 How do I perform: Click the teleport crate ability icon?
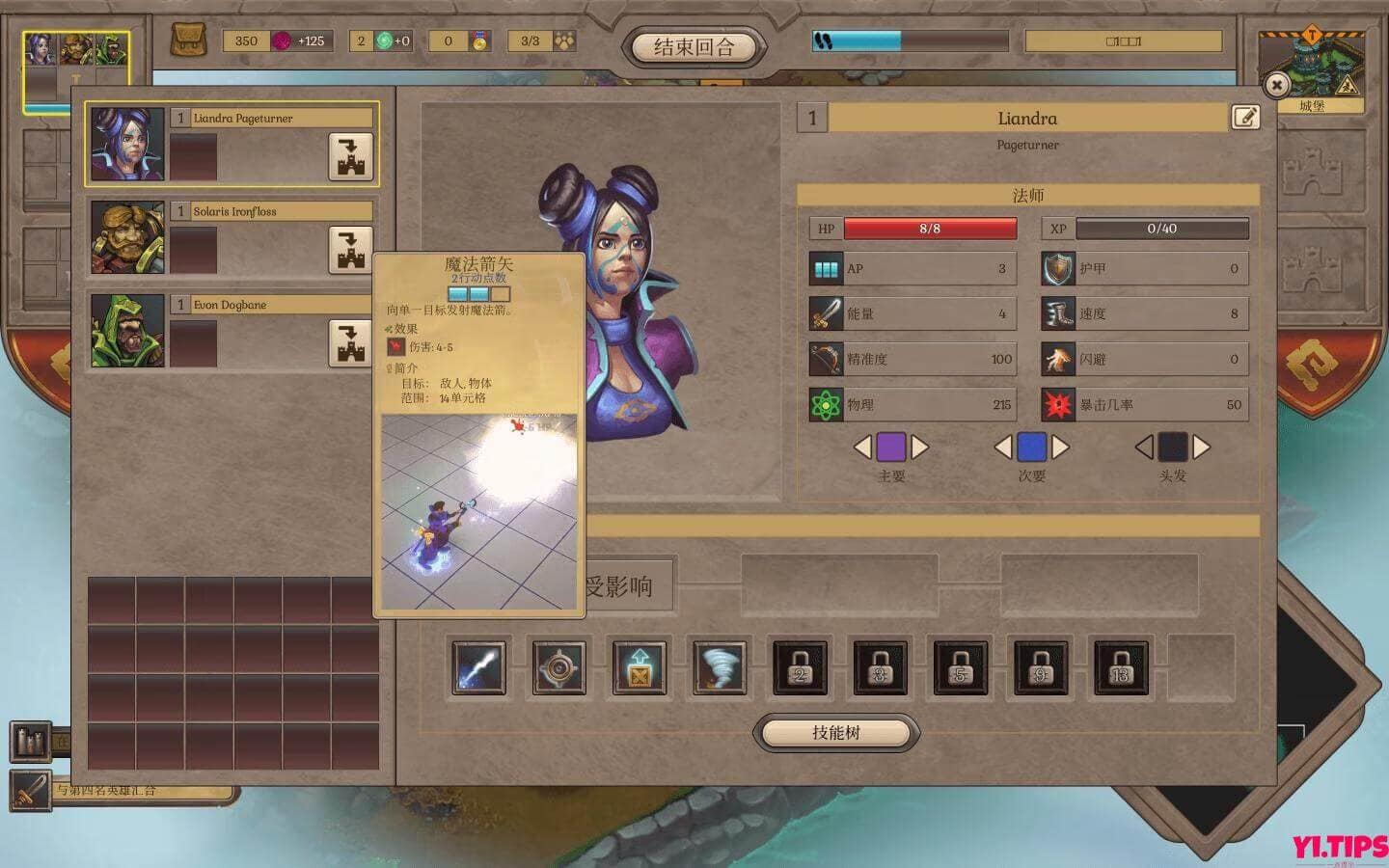pos(641,666)
